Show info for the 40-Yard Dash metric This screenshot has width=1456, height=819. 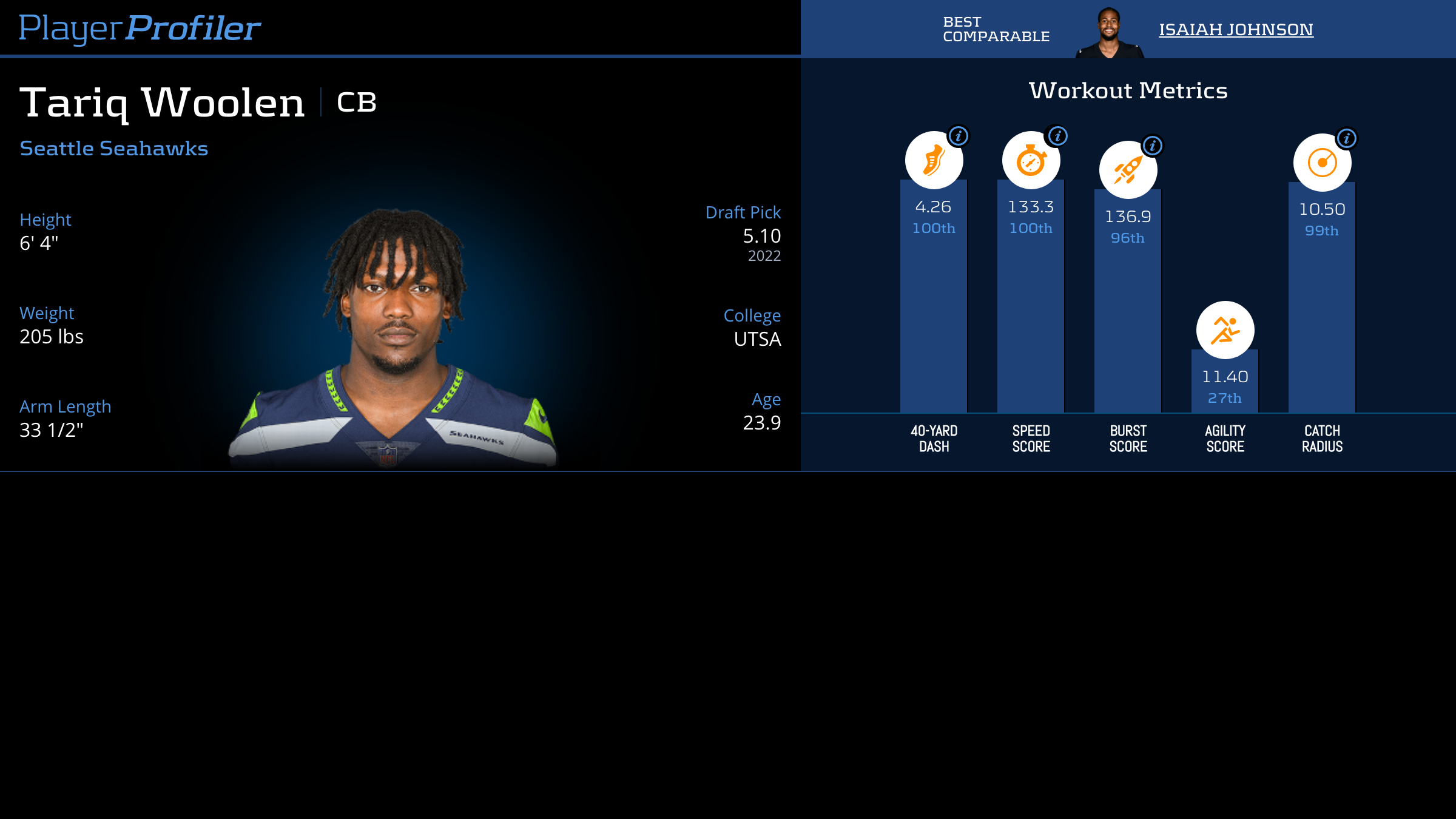pyautogui.click(x=959, y=136)
